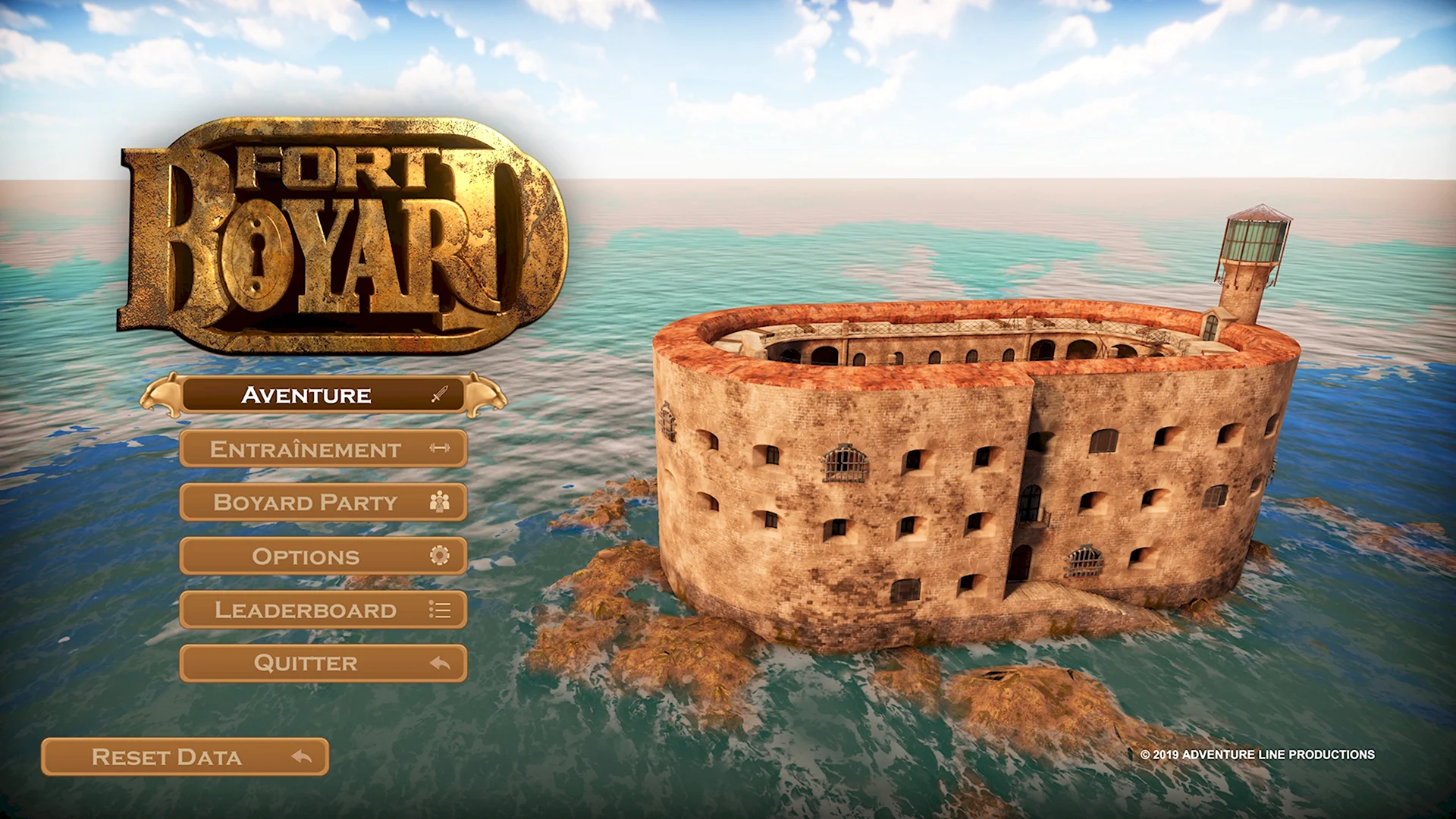Viewport: 1456px width, 819px height.
Task: Start the Aventure mode
Action: [x=323, y=395]
